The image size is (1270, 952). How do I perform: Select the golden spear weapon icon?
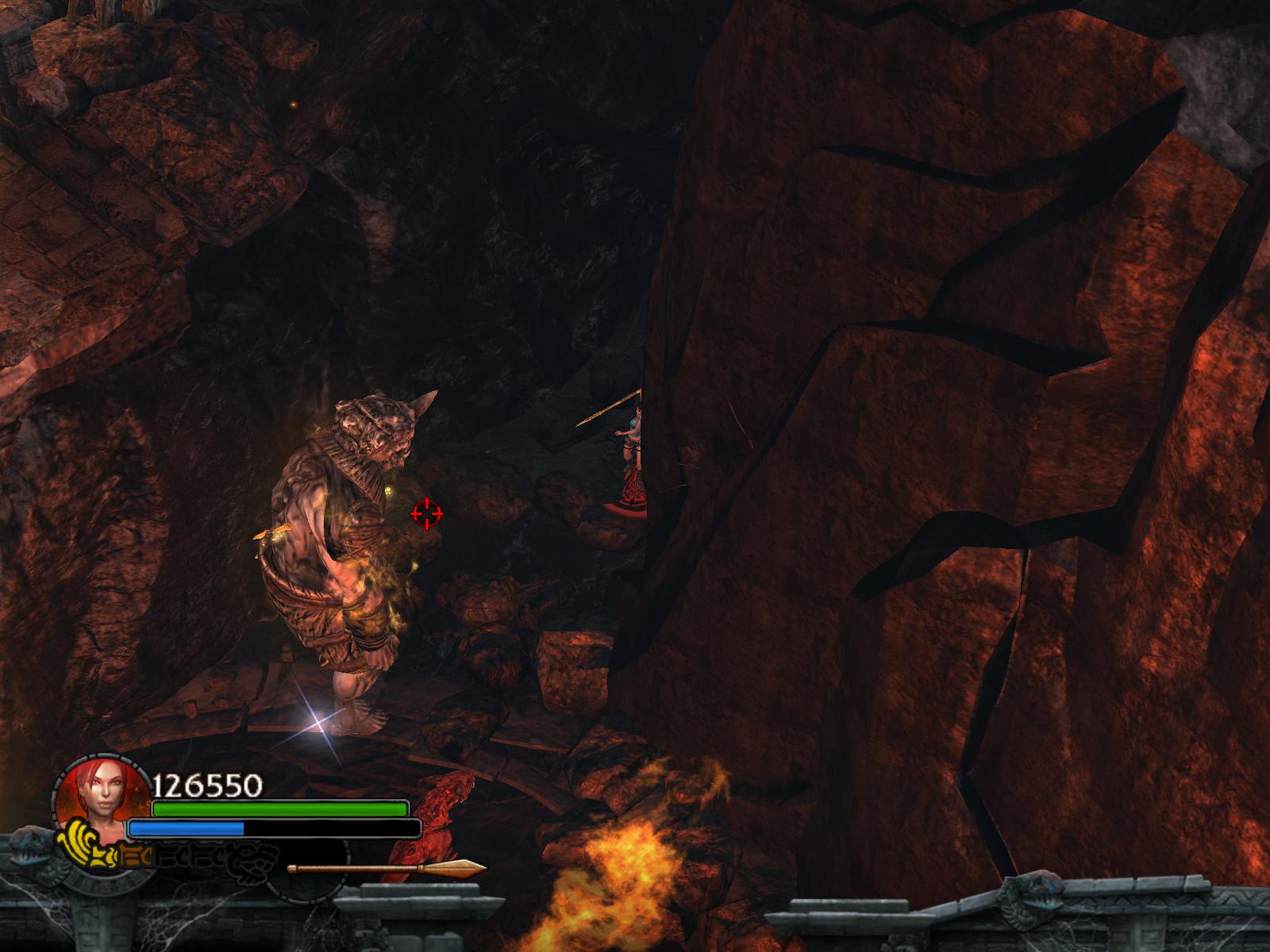pos(387,869)
